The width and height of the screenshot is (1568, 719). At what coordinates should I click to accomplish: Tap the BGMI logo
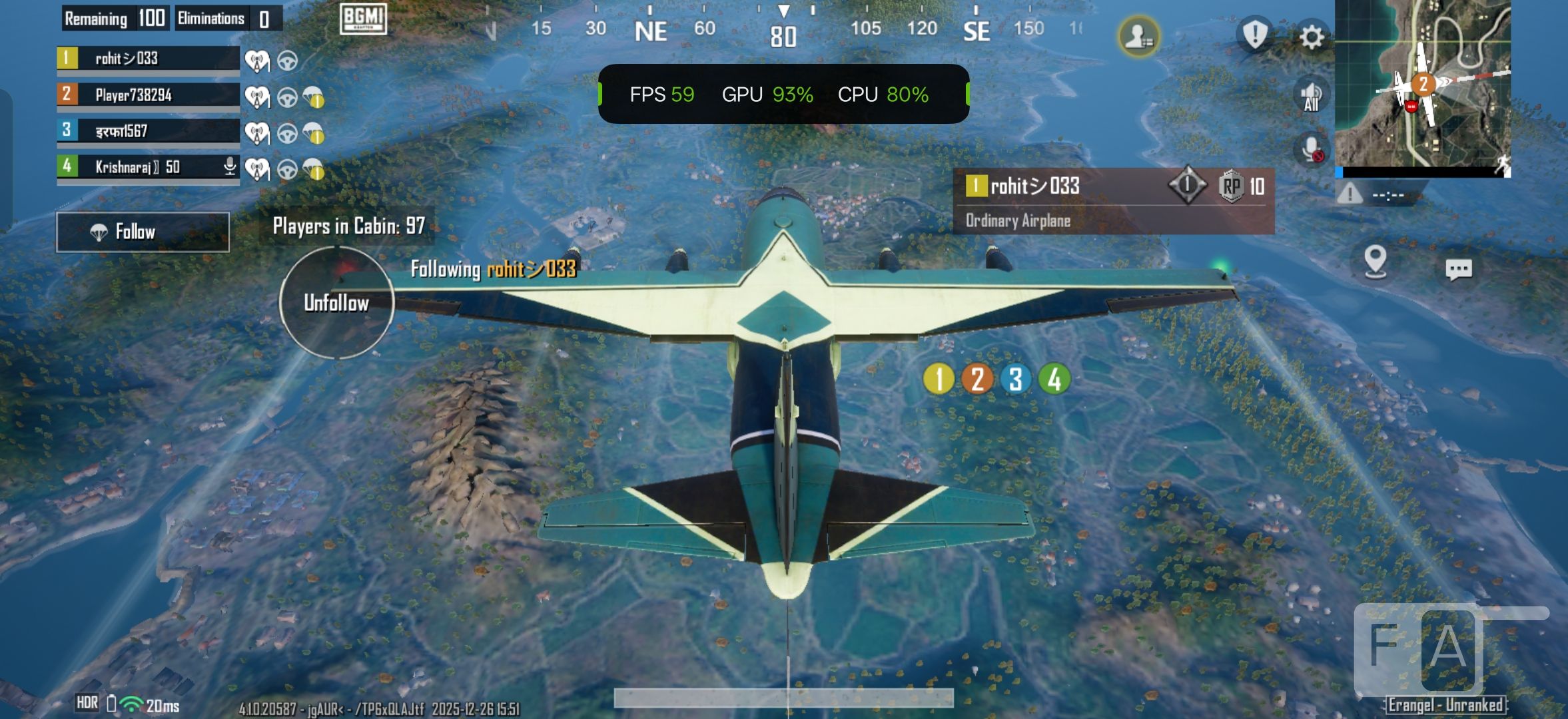pyautogui.click(x=363, y=19)
